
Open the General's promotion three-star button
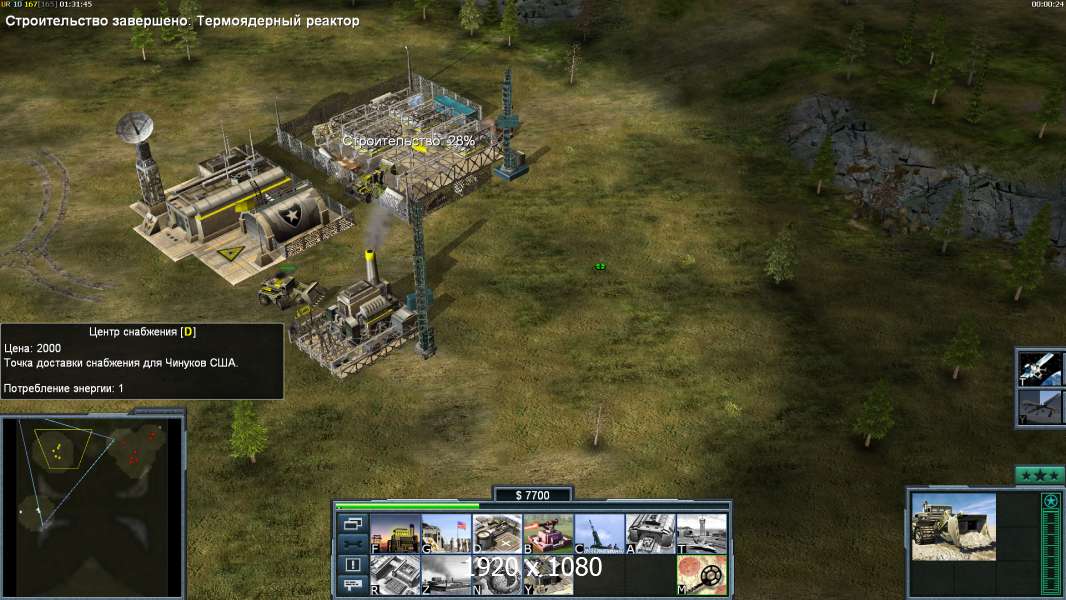click(1039, 475)
